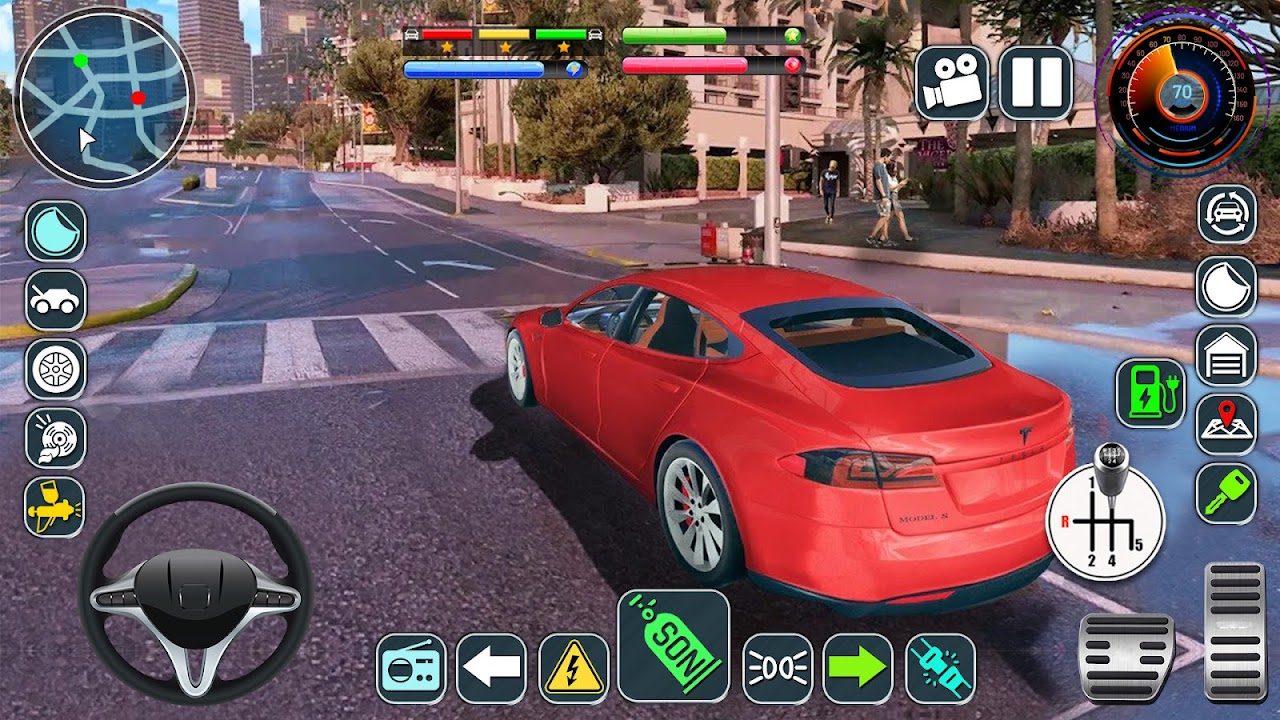Use the green car key button
Screen dimensions: 1280x720
1227,493
